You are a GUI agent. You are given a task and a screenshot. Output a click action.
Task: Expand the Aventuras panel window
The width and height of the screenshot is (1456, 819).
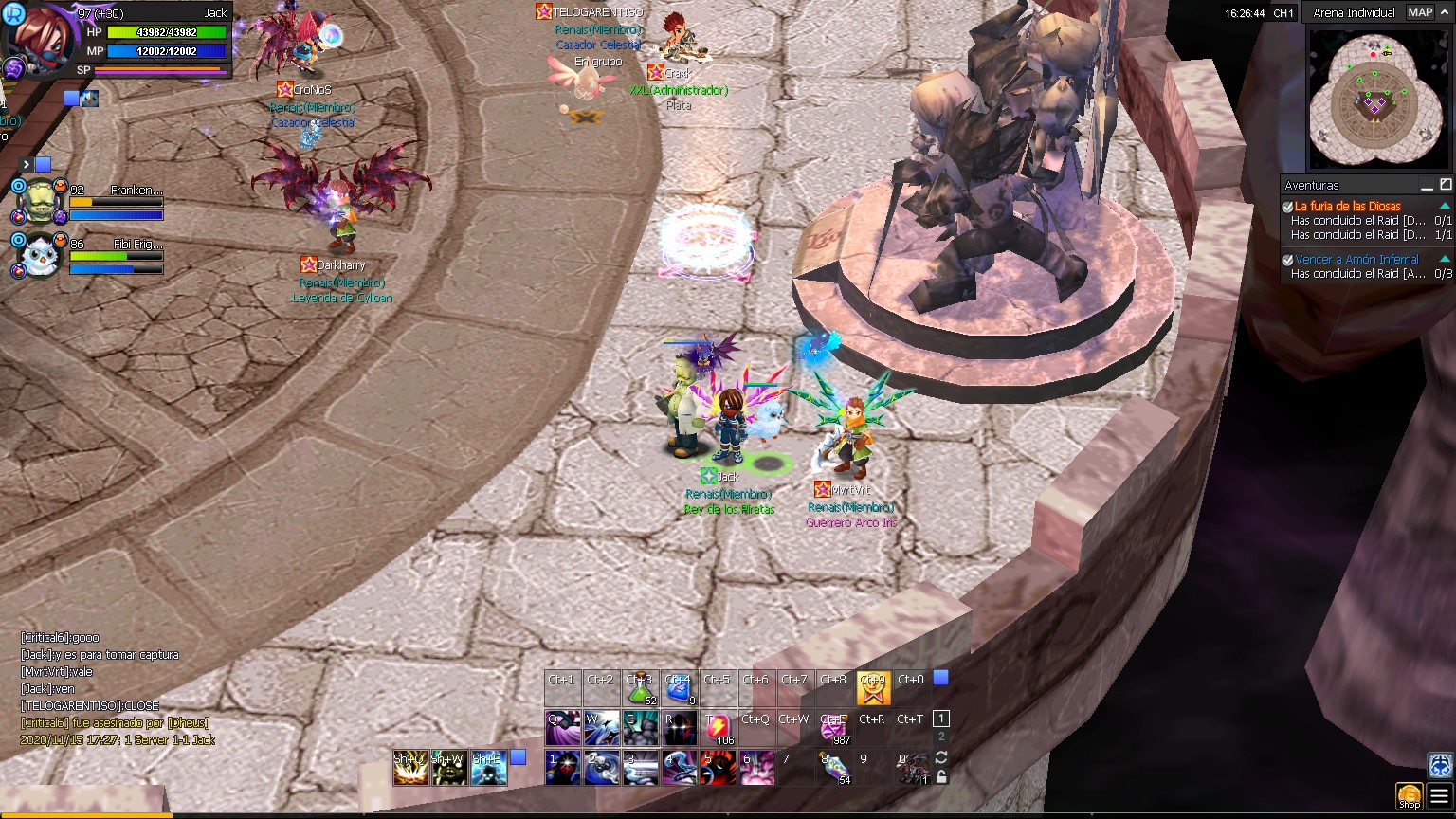(1445, 184)
